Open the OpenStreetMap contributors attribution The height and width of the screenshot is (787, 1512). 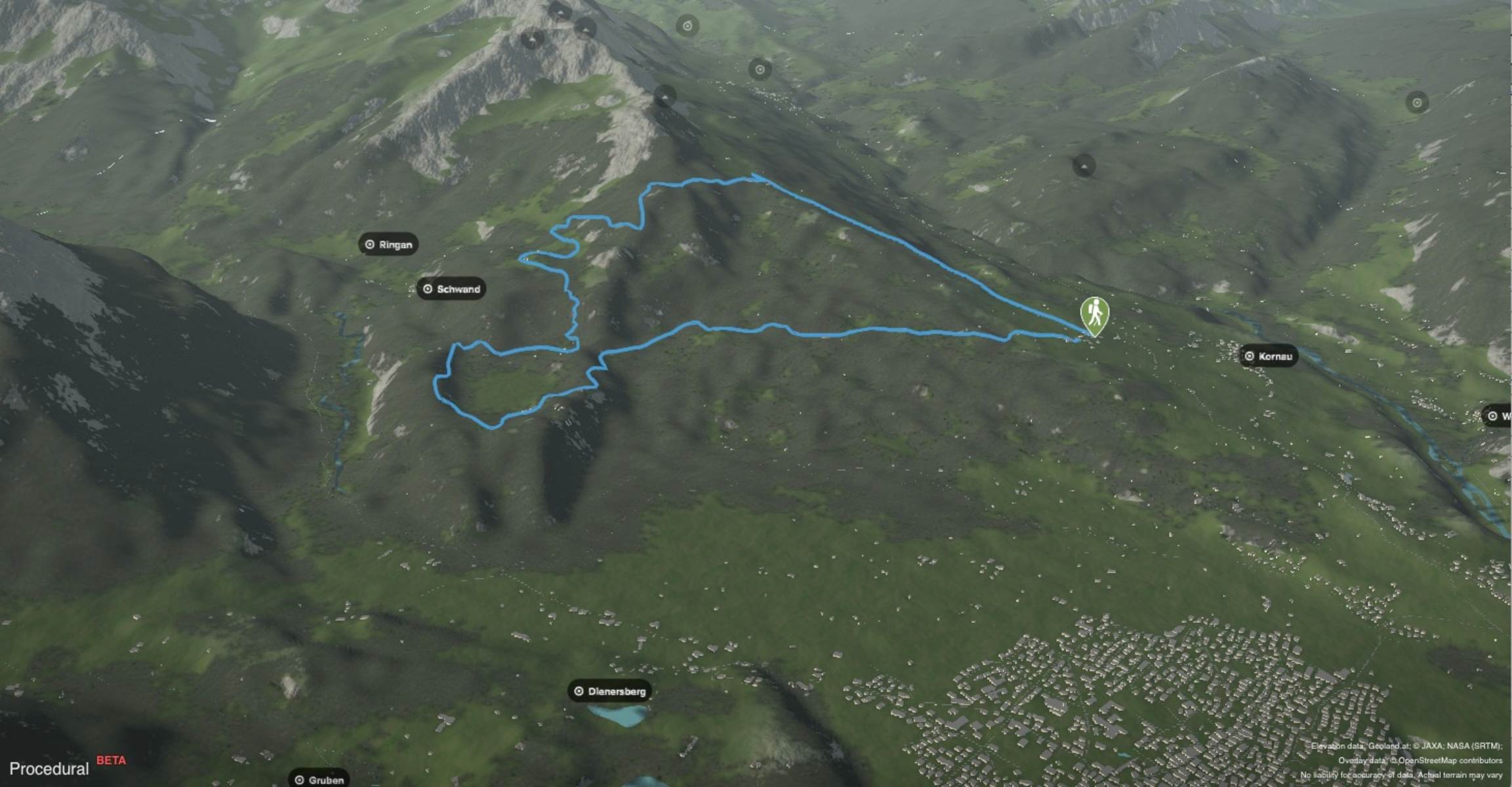coord(1450,761)
